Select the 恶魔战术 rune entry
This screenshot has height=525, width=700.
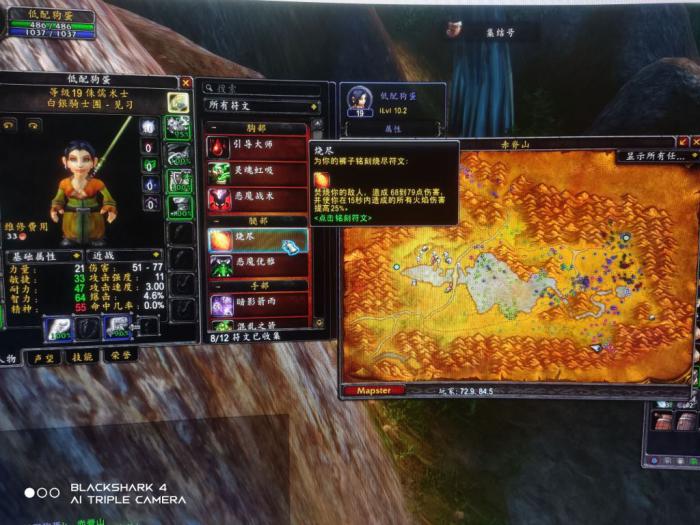click(253, 196)
